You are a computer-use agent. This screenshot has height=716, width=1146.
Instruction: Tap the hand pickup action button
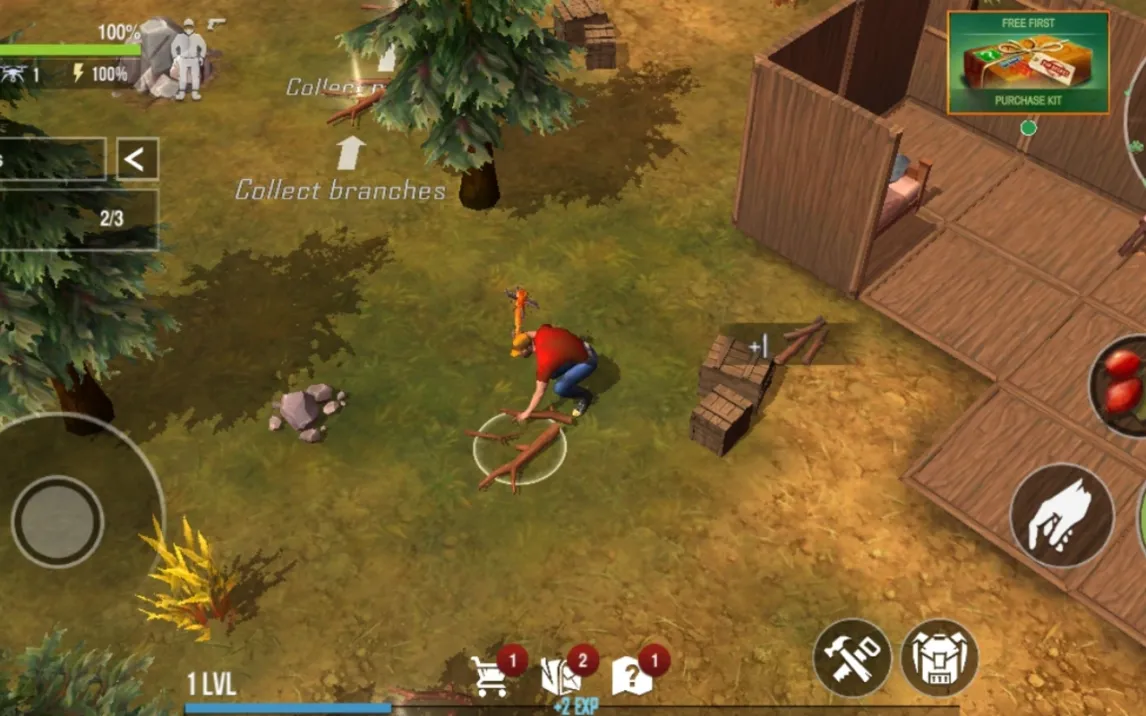coord(1061,516)
